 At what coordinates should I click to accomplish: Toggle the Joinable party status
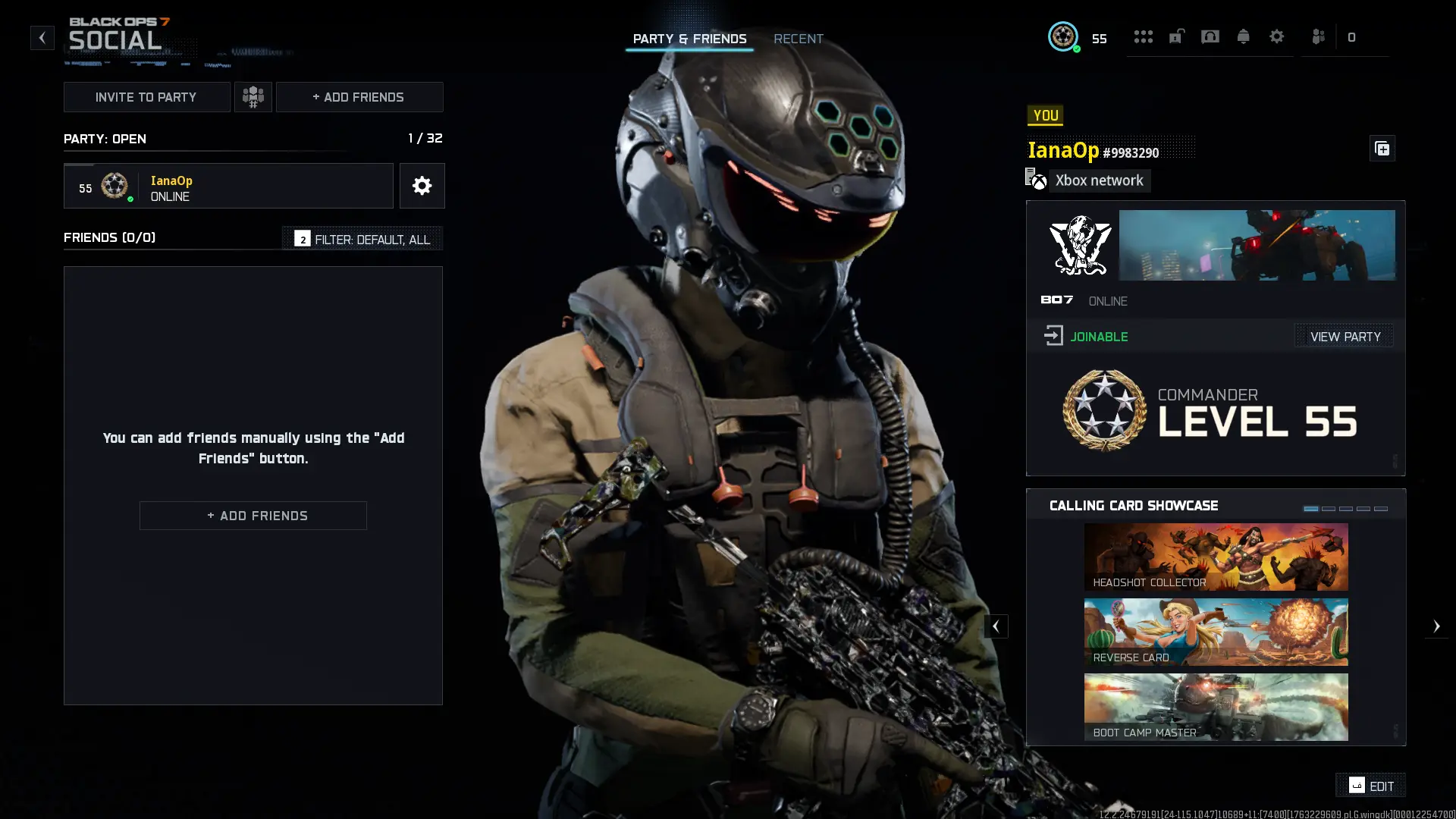(x=1086, y=336)
